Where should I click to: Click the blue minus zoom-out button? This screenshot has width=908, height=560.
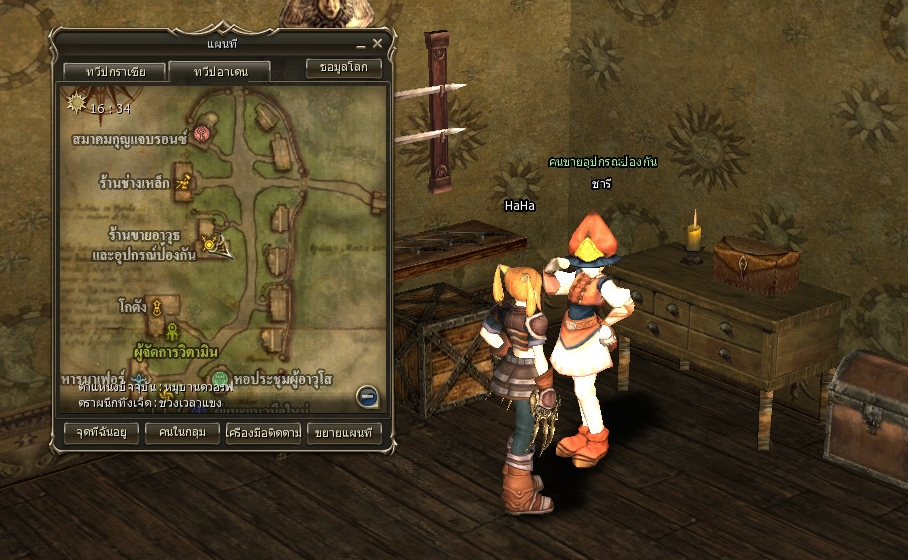coord(368,397)
